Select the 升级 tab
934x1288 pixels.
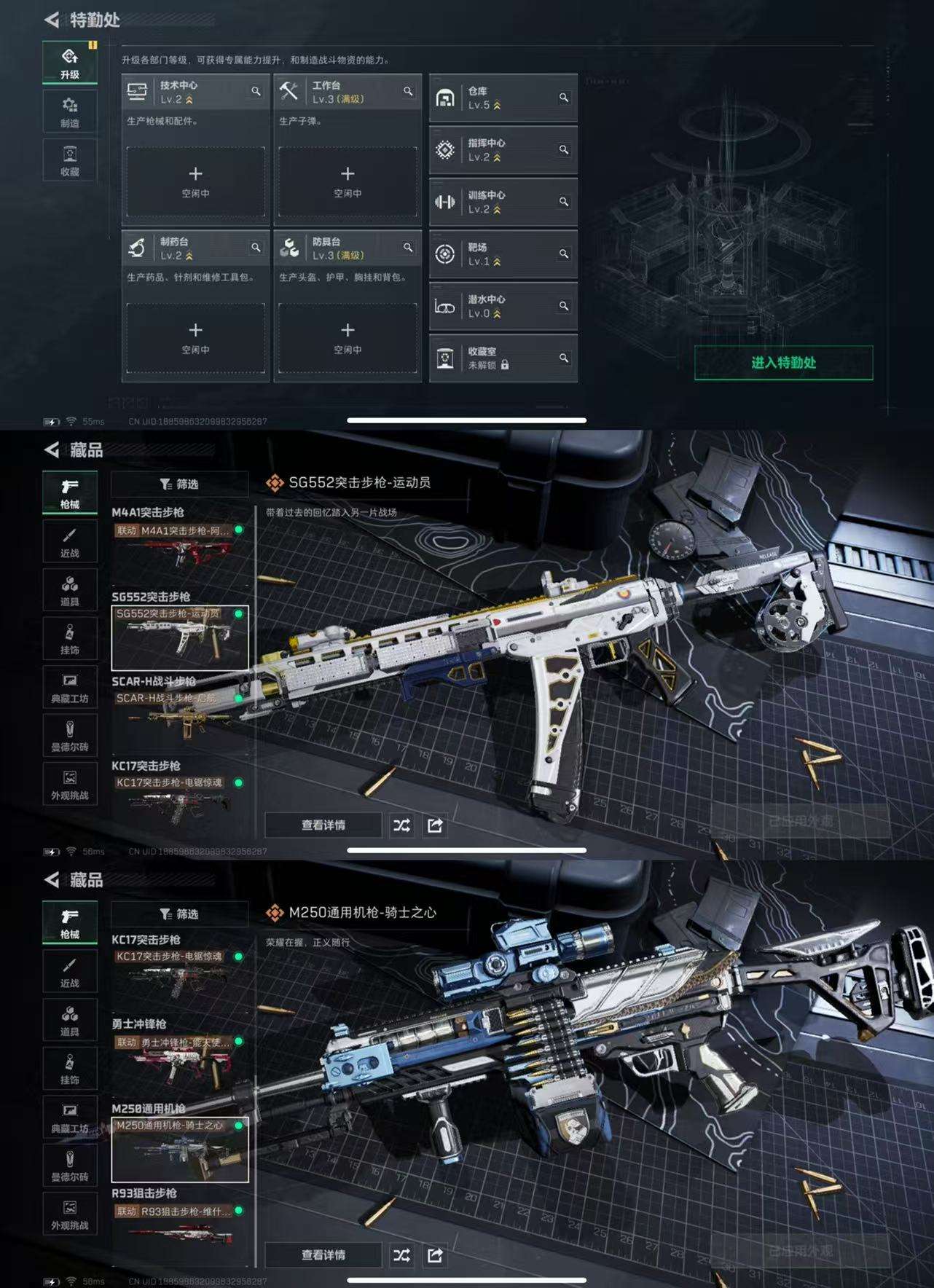pos(70,63)
